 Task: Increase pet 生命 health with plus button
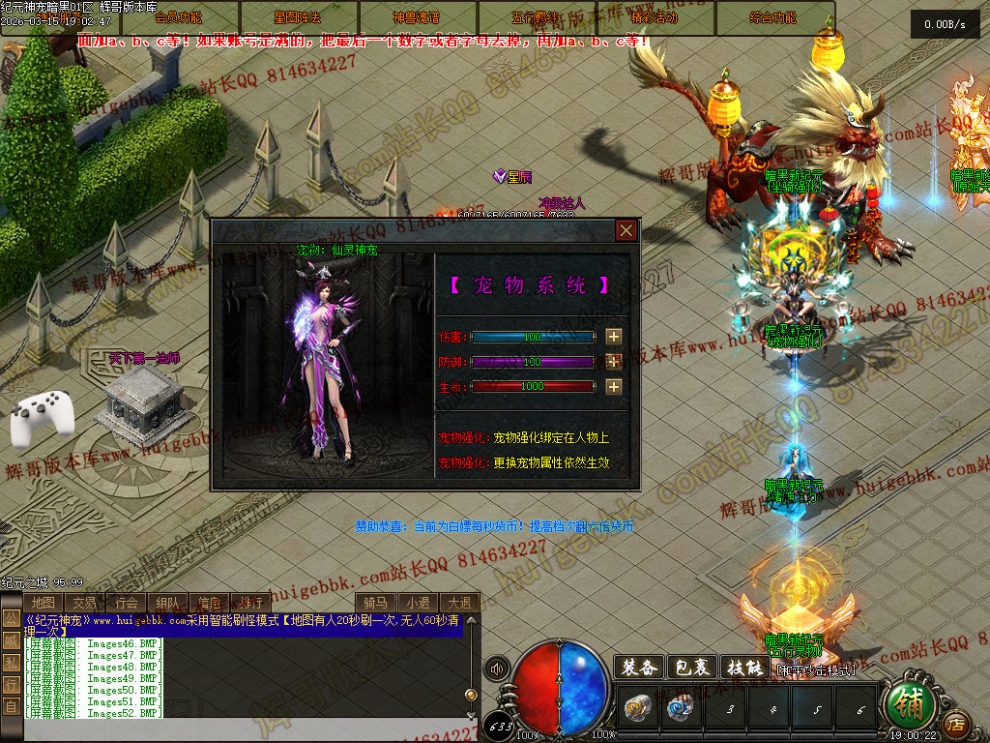click(x=614, y=387)
